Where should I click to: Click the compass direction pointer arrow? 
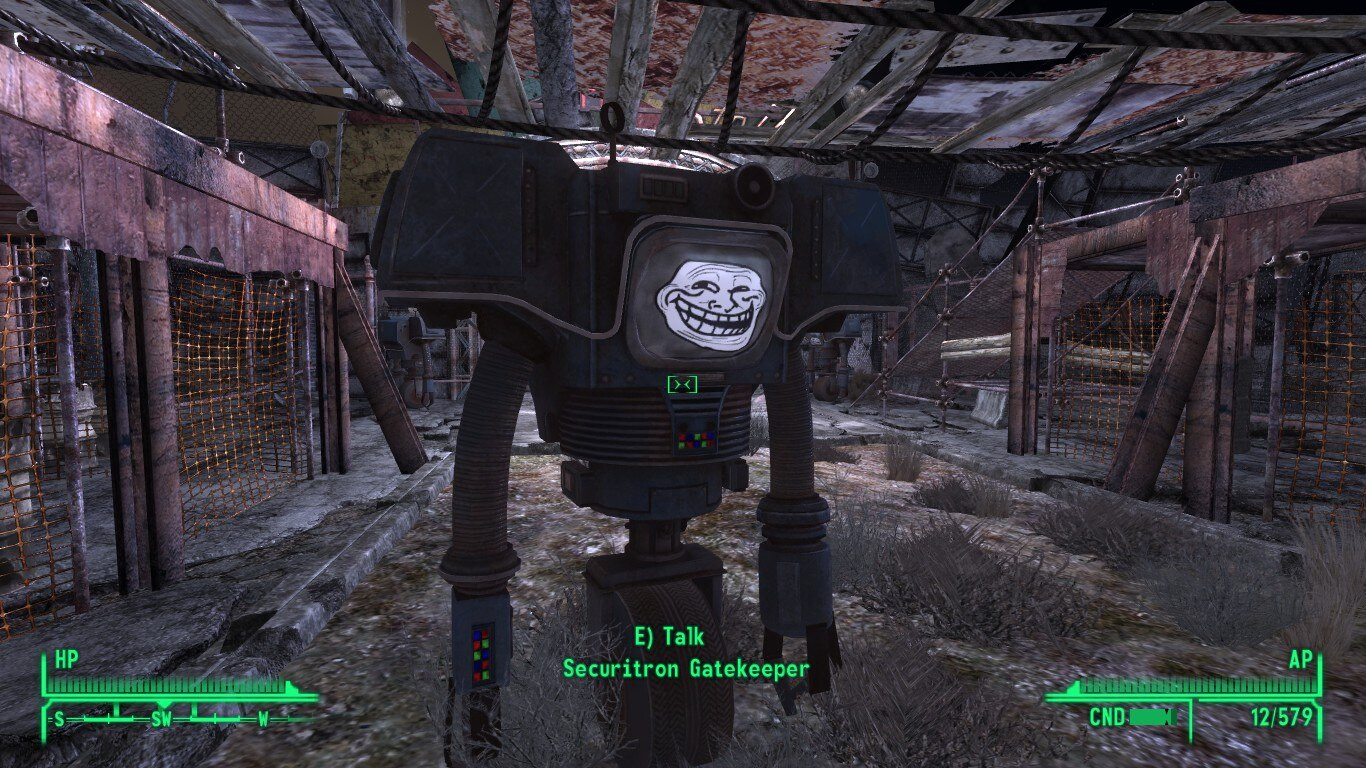click(x=165, y=702)
